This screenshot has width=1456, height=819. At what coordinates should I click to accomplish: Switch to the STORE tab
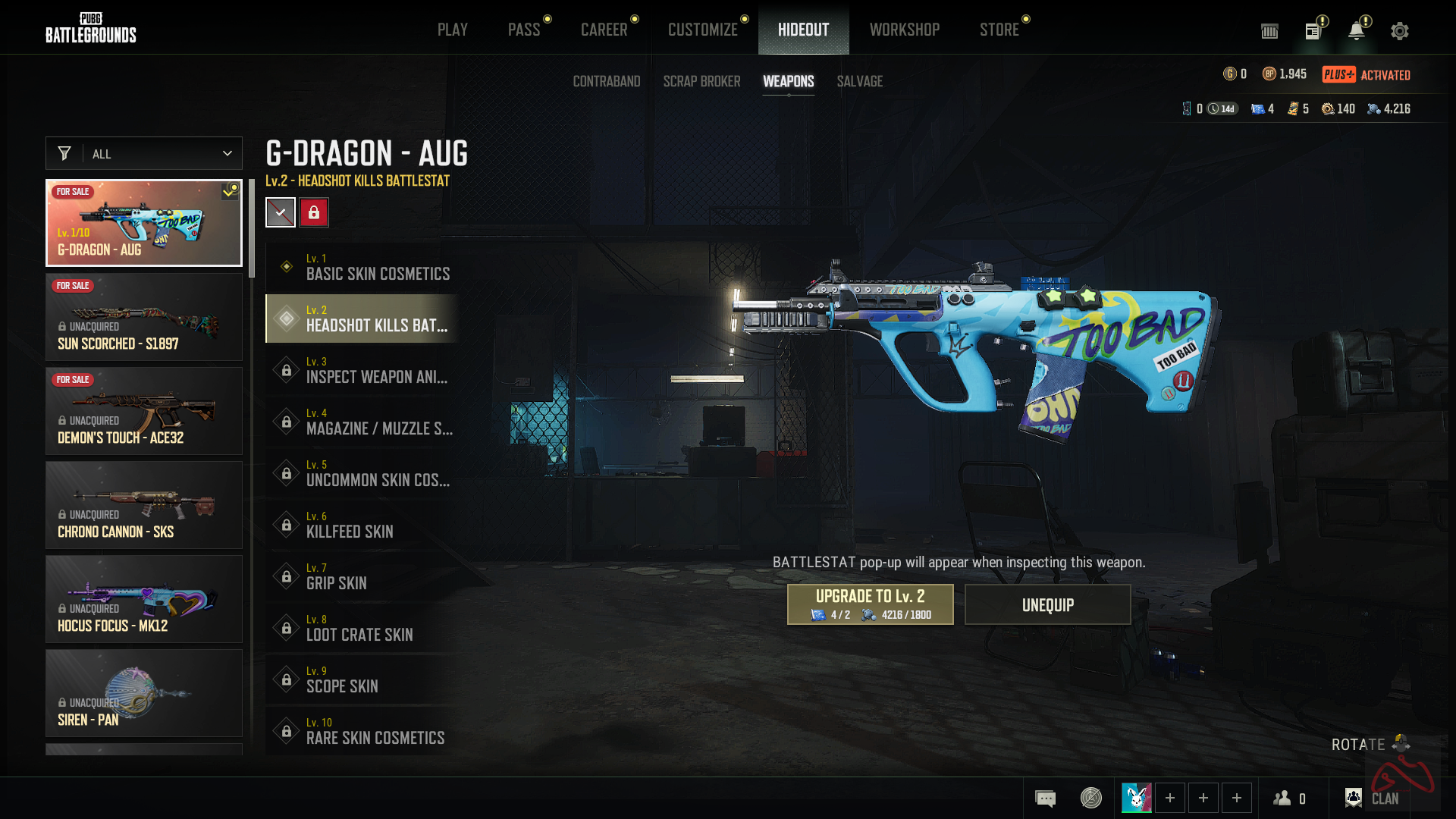click(999, 30)
